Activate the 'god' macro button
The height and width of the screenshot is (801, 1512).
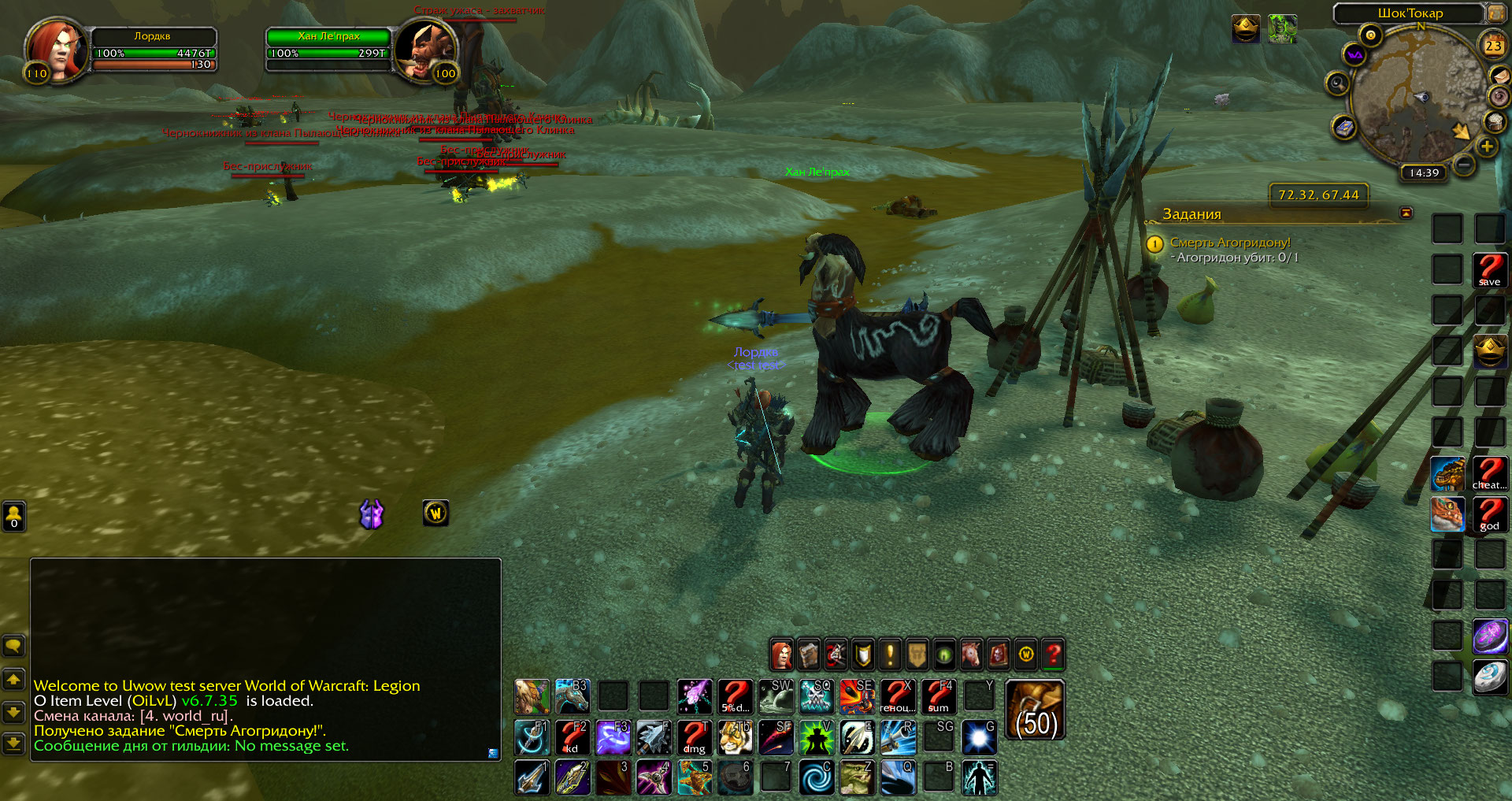point(1489,514)
